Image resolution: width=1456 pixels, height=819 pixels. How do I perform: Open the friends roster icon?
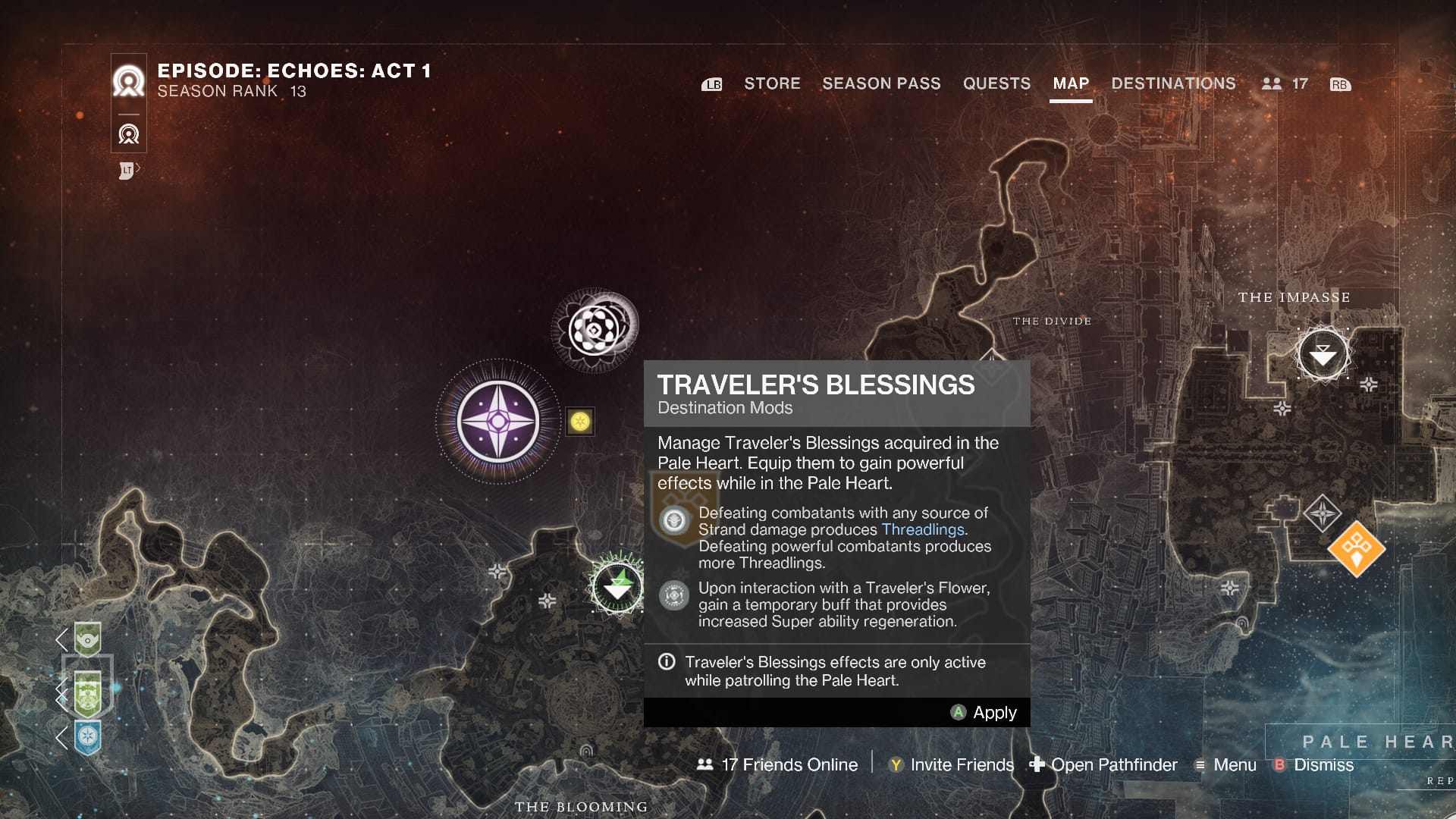(x=1272, y=84)
